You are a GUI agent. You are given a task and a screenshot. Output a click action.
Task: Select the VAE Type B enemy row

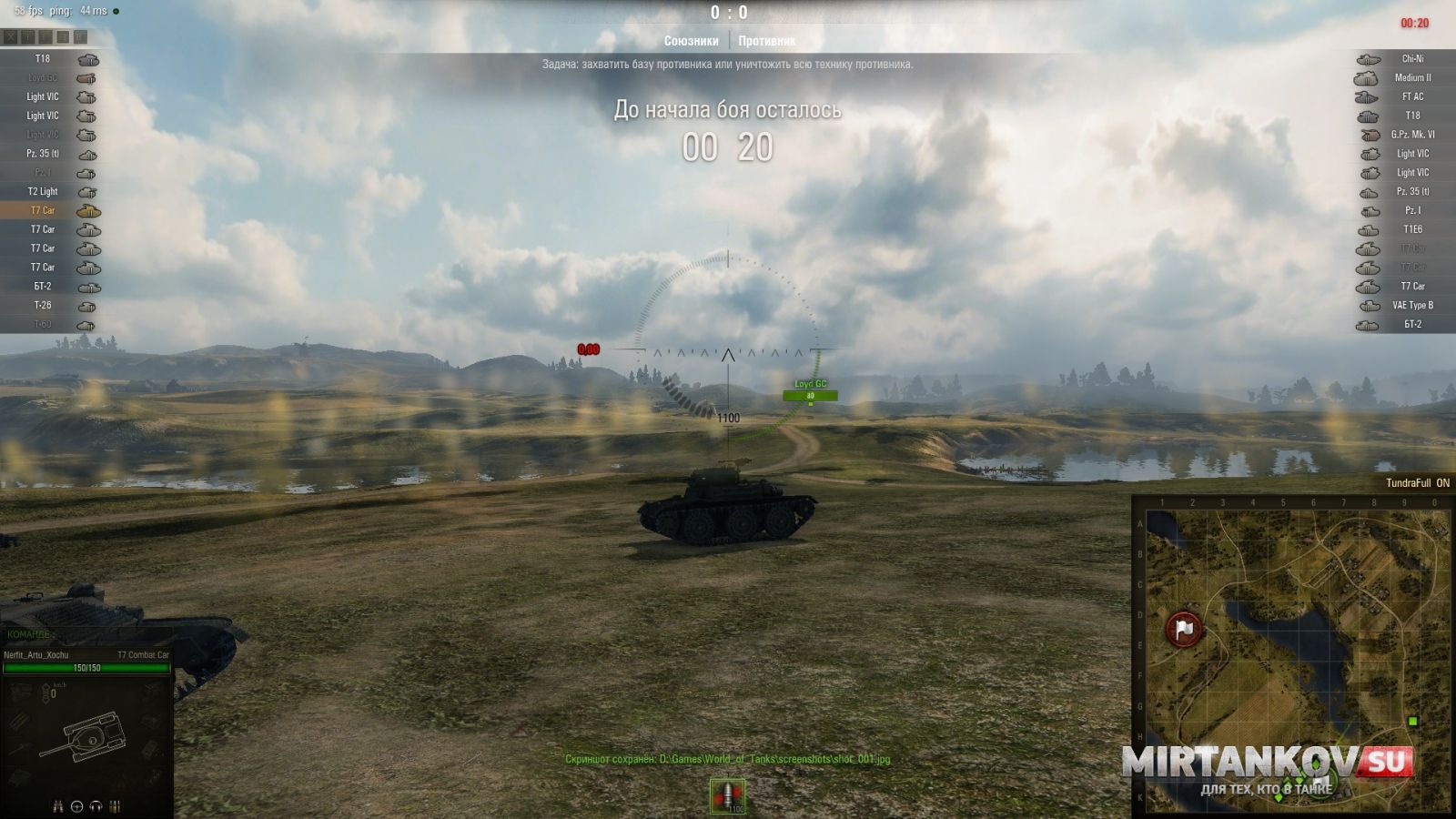point(1401,306)
